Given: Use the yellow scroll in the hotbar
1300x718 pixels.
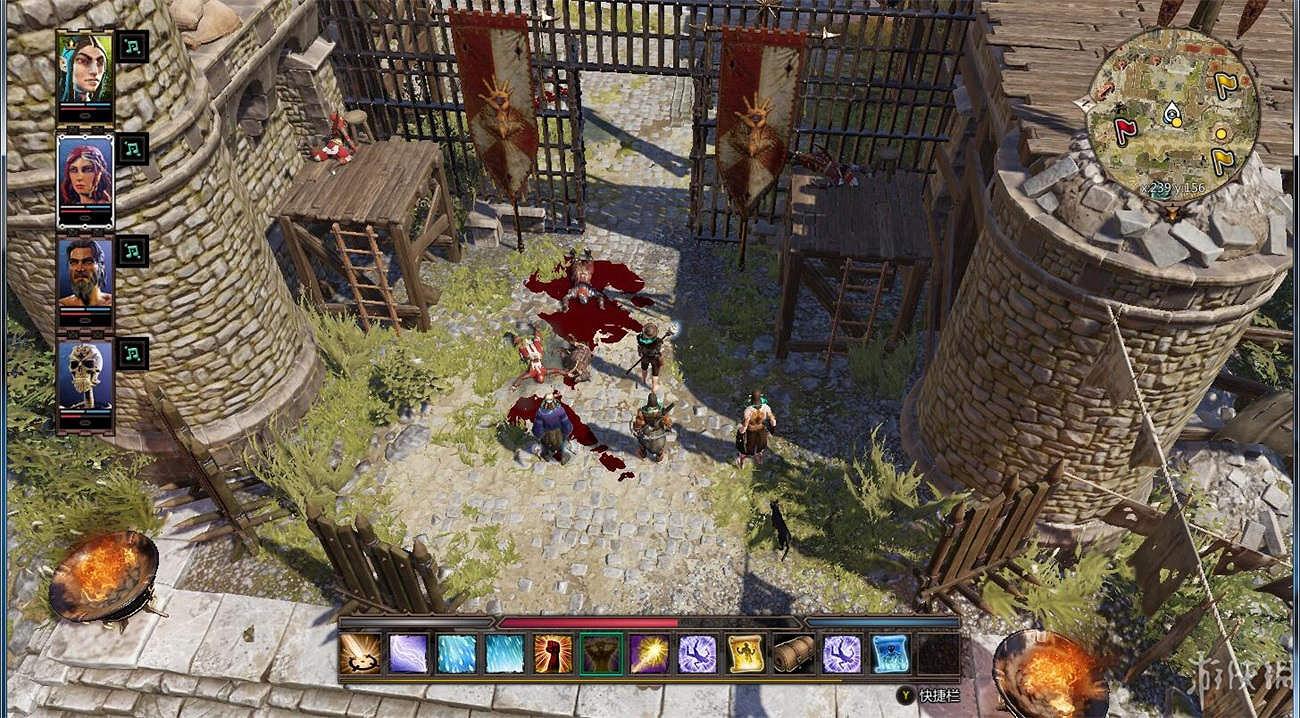Looking at the screenshot, I should (745, 654).
